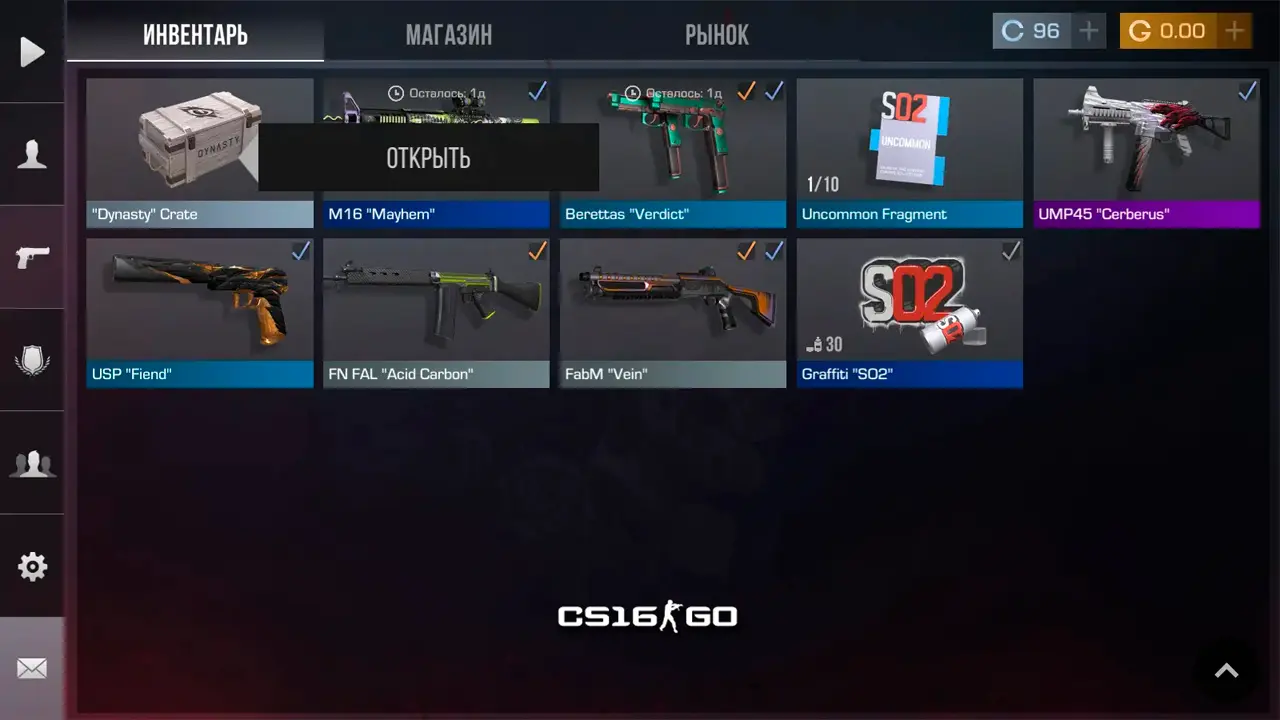Click the scroll-to-top arrow button
Screen dimensions: 1280x720
pyautogui.click(x=1226, y=671)
